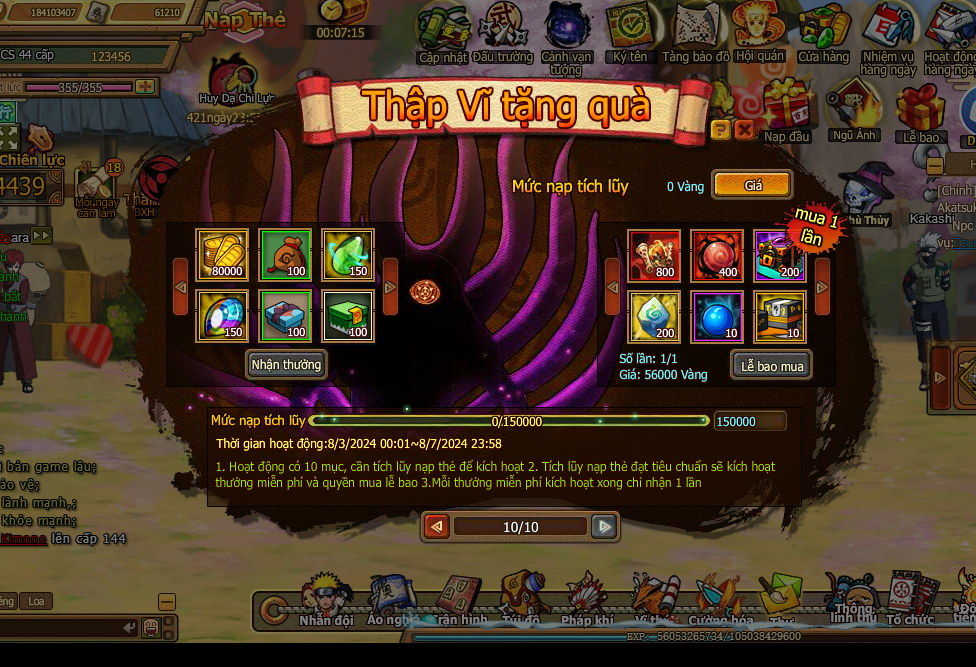This screenshot has height=667, width=976.
Task: Open the Nhẫn đội ninja team menu
Action: 325,600
